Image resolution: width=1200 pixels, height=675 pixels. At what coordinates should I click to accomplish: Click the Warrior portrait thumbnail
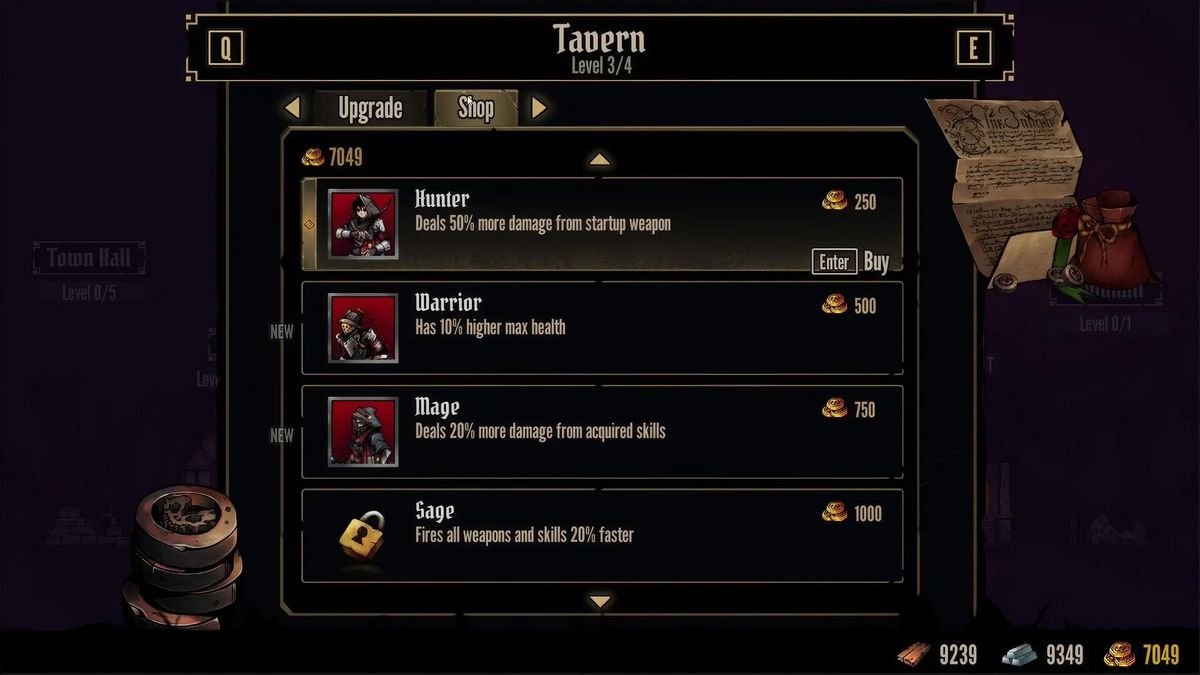click(363, 328)
